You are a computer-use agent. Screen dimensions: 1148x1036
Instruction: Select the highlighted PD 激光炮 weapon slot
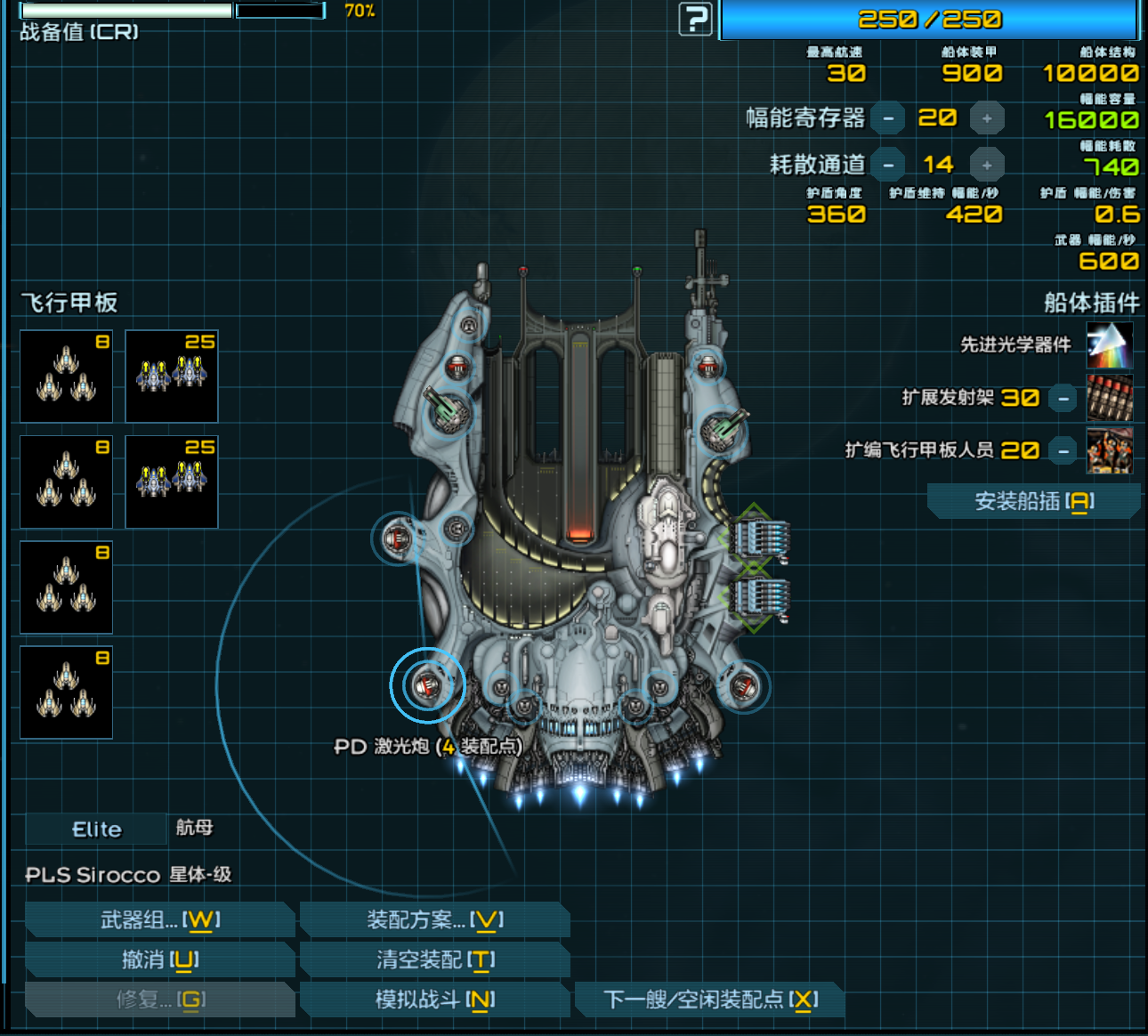427,684
